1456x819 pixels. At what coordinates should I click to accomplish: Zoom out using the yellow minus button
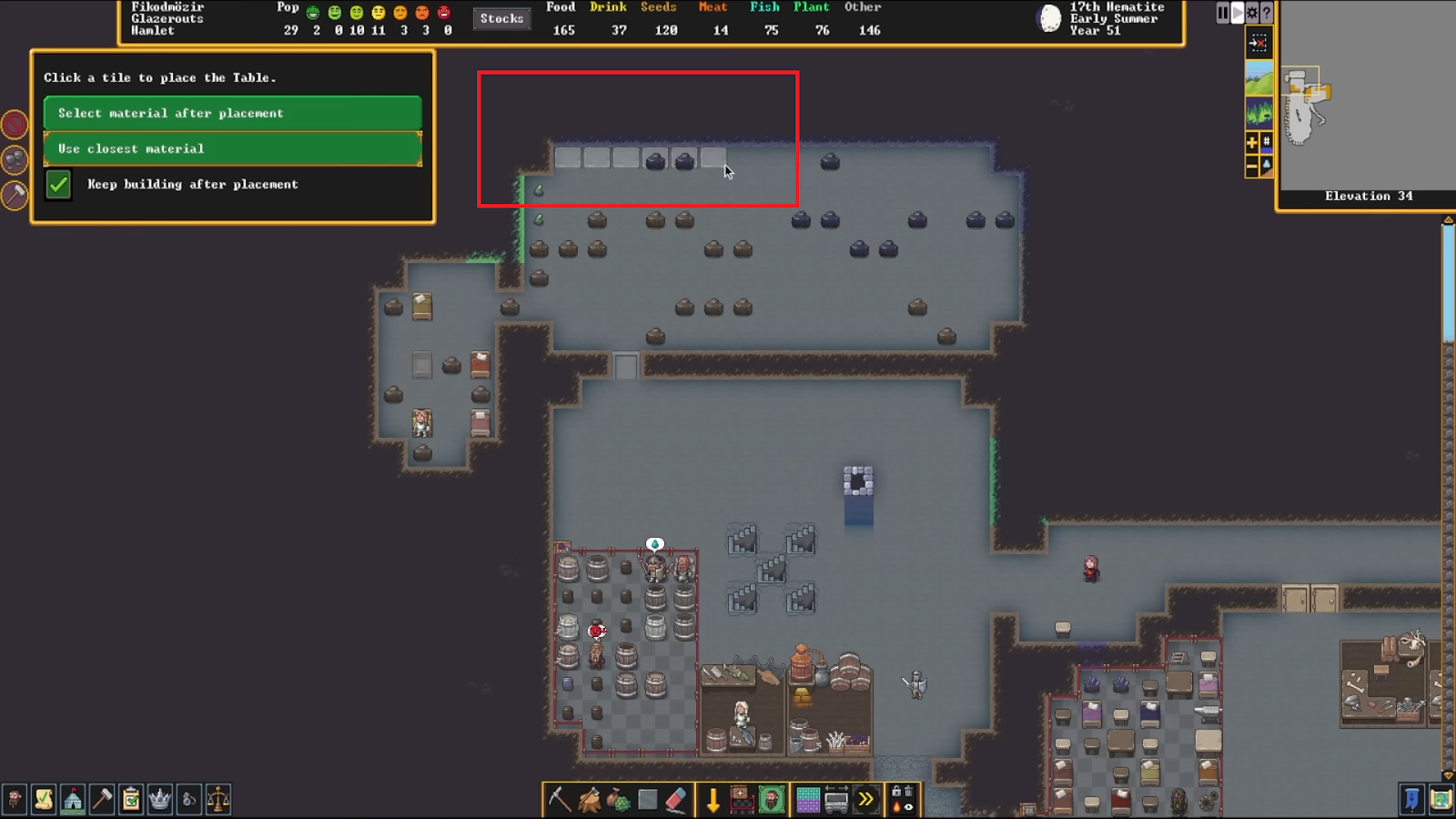pos(1252,166)
